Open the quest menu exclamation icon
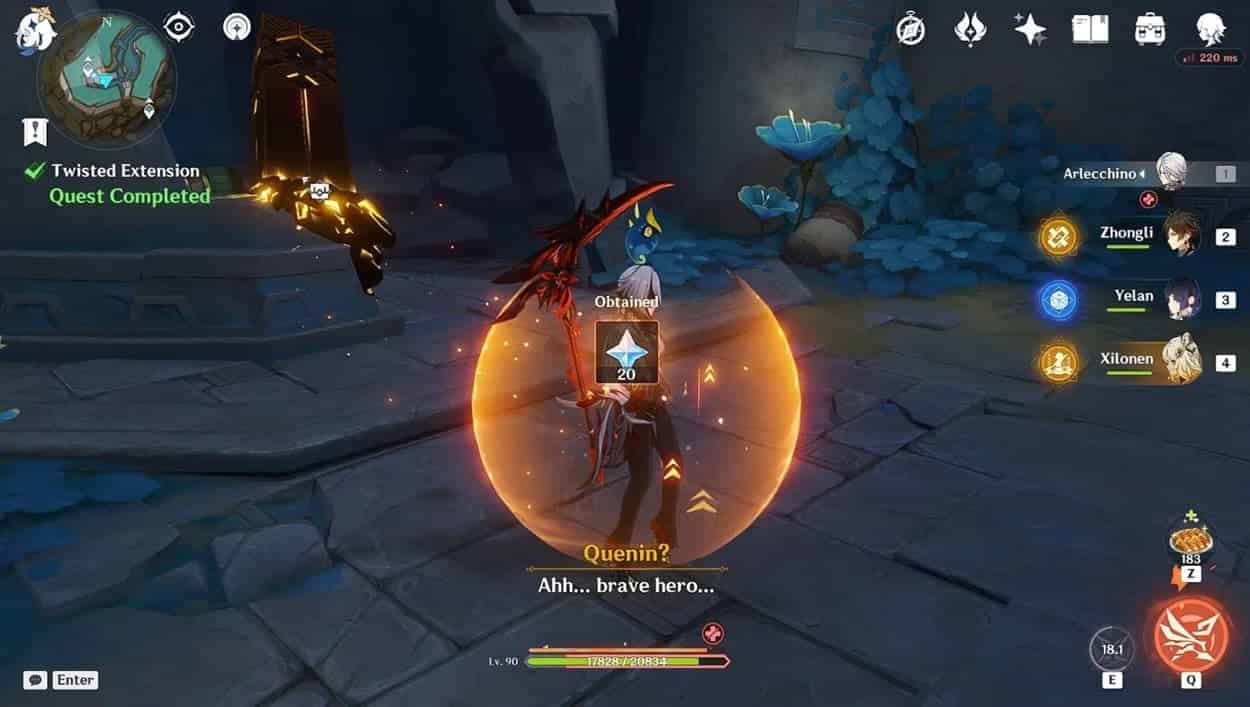 35,131
